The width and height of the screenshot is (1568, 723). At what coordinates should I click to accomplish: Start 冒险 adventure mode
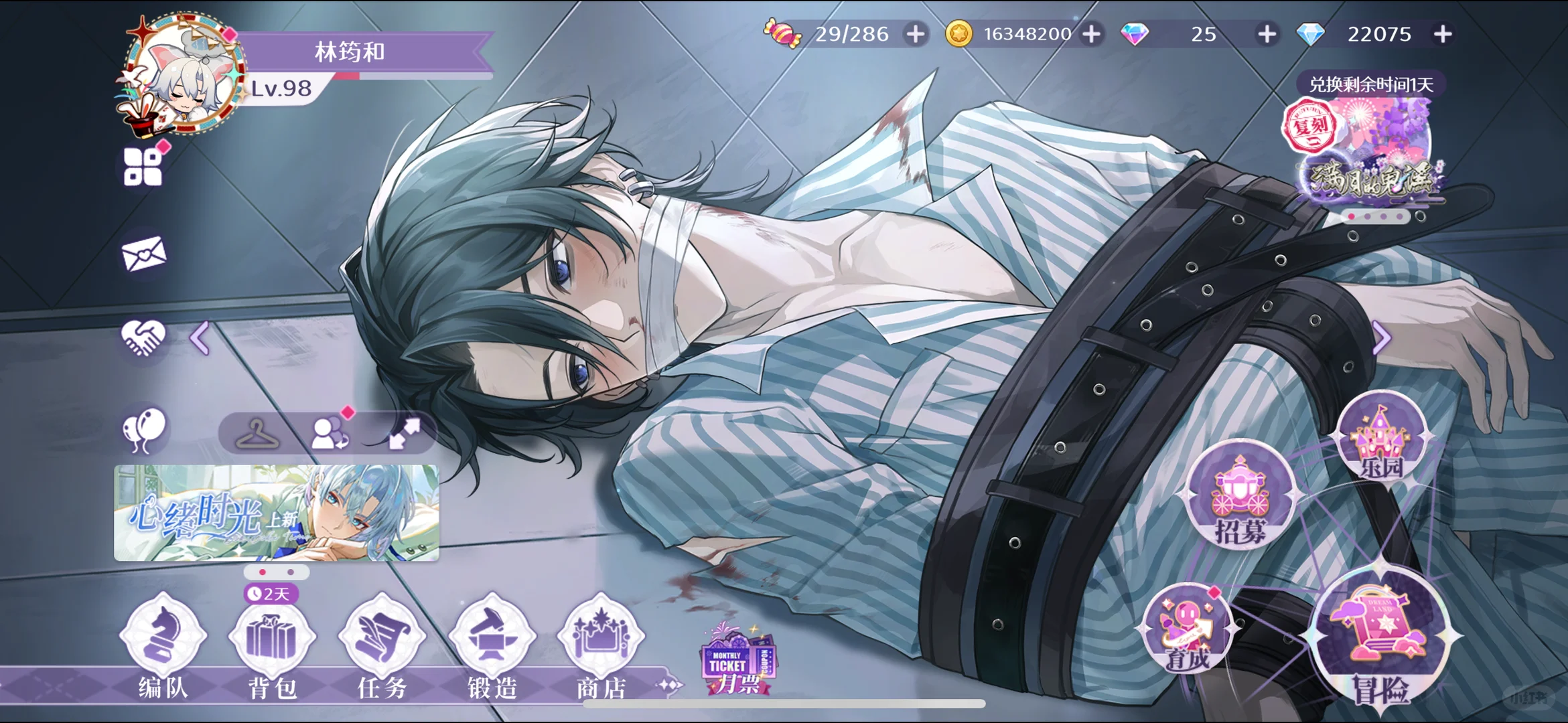pos(1380,639)
